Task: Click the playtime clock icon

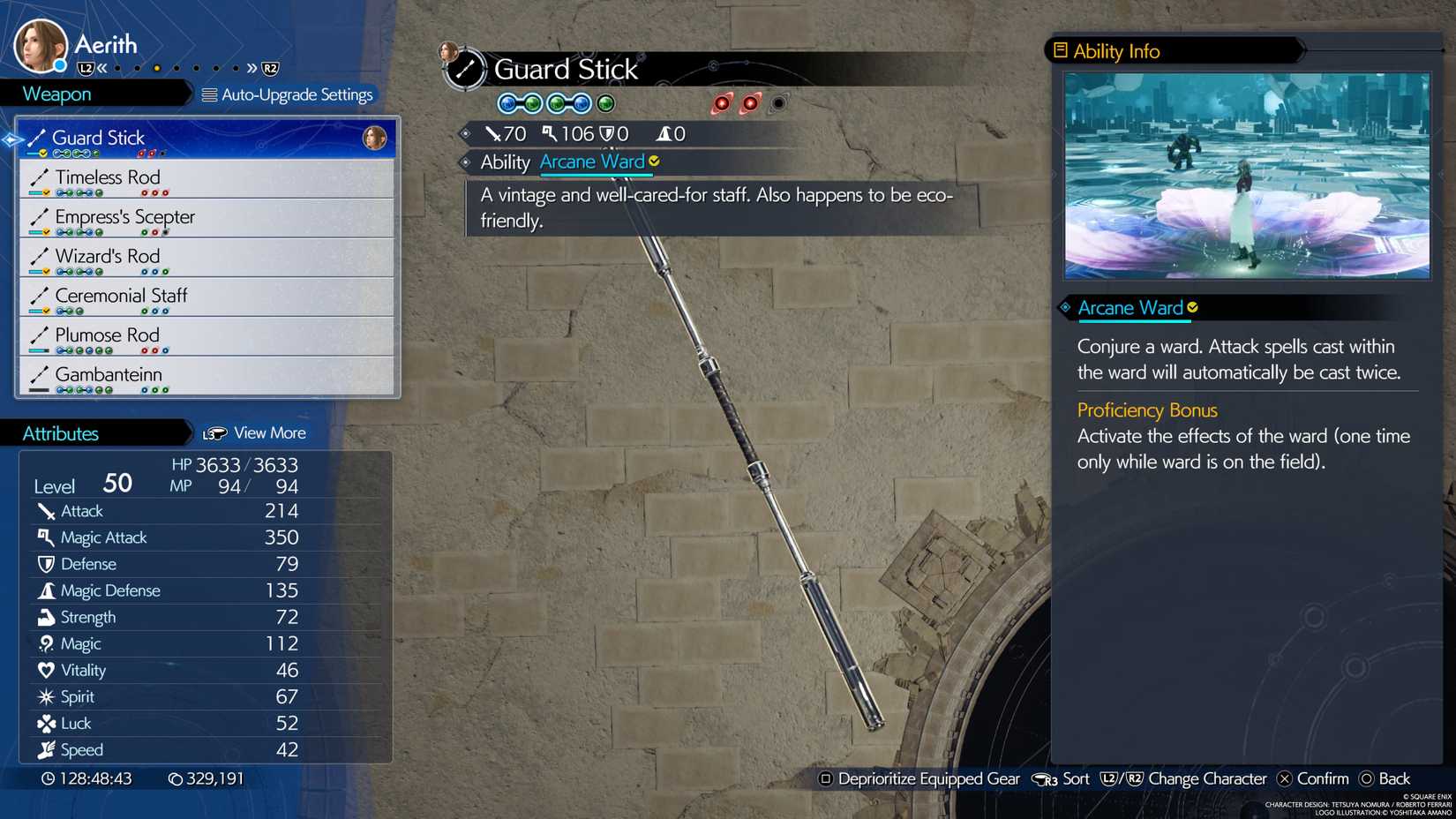Action: click(48, 778)
